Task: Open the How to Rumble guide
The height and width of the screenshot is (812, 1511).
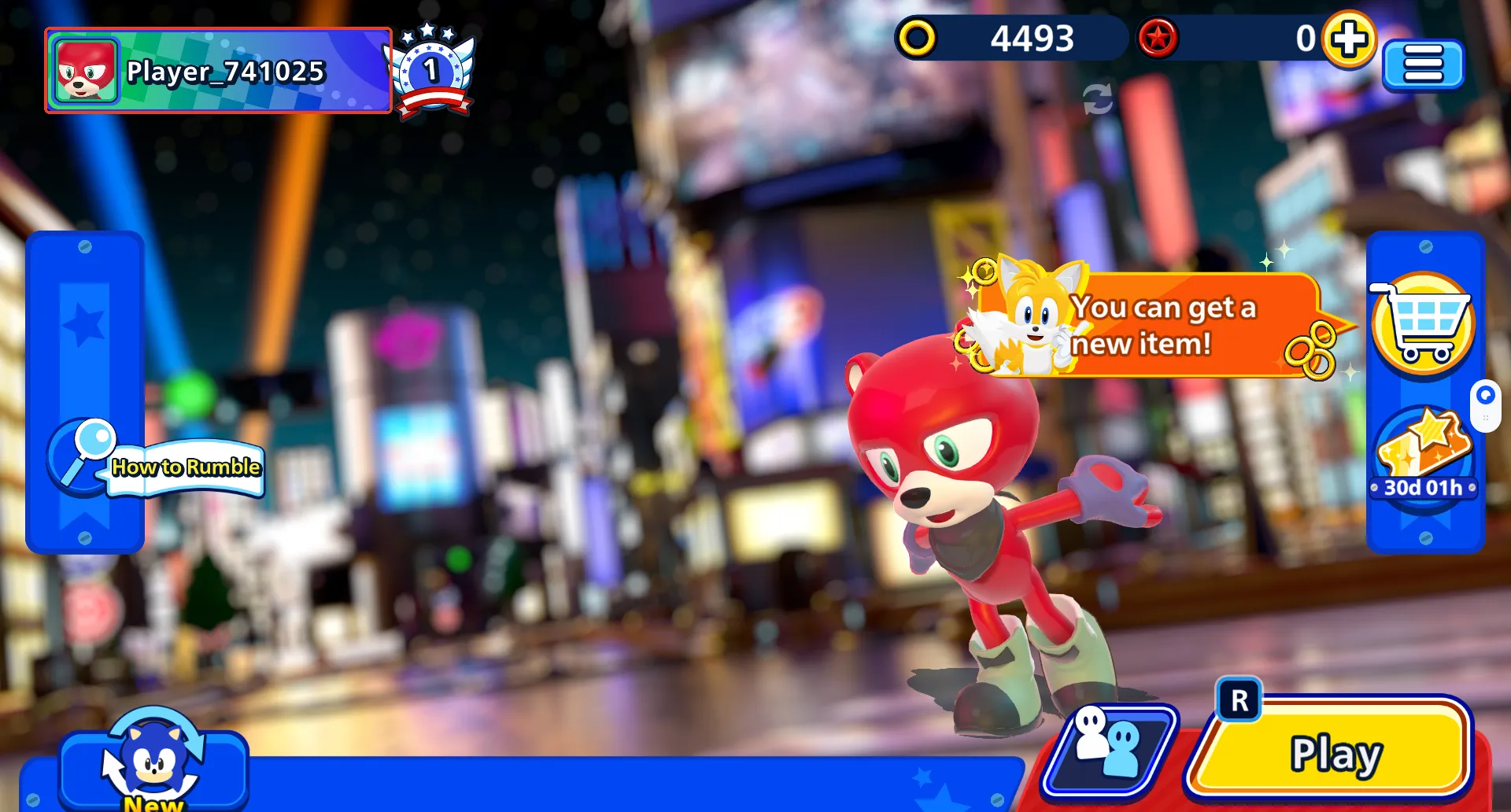Action: point(157,463)
